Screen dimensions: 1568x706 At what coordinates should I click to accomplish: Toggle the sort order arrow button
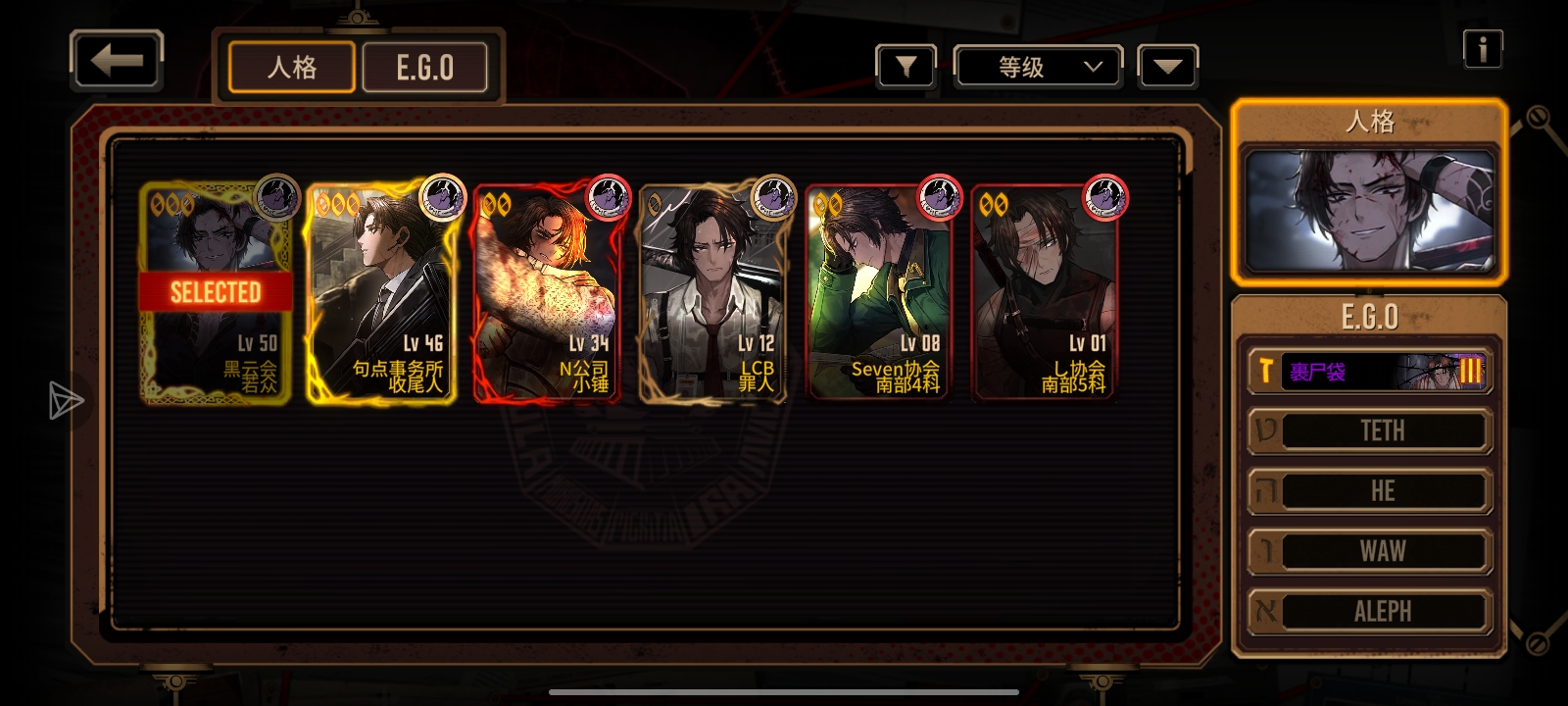(1167, 67)
